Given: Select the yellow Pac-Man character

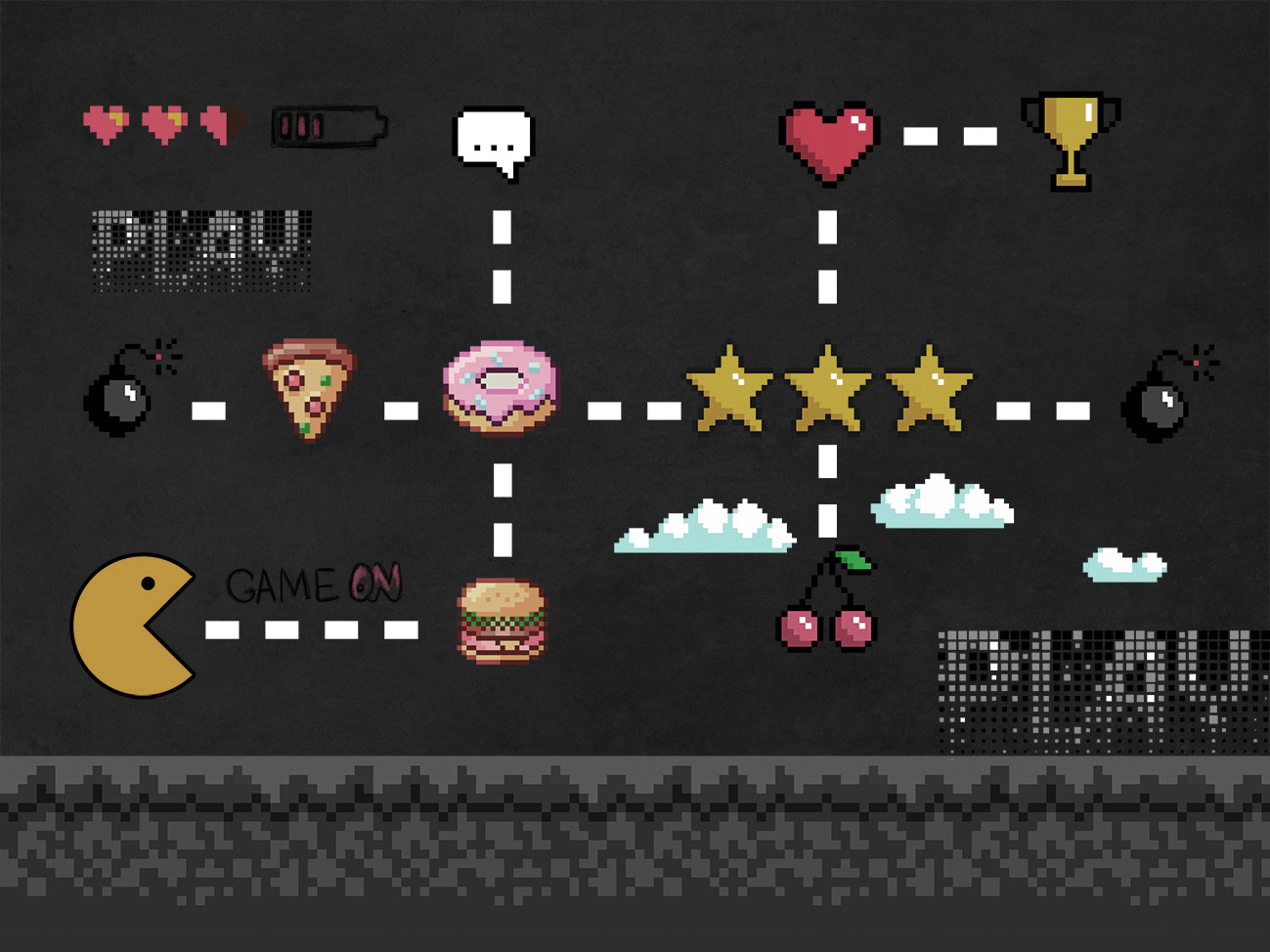Looking at the screenshot, I should 131,626.
